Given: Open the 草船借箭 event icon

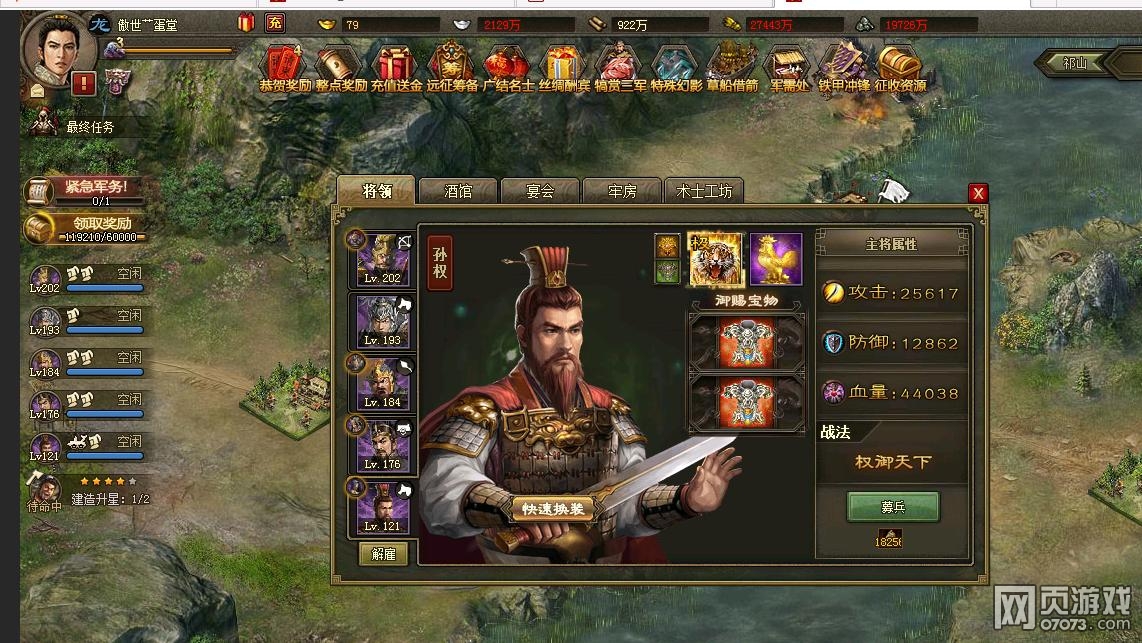Looking at the screenshot, I should click(x=731, y=68).
